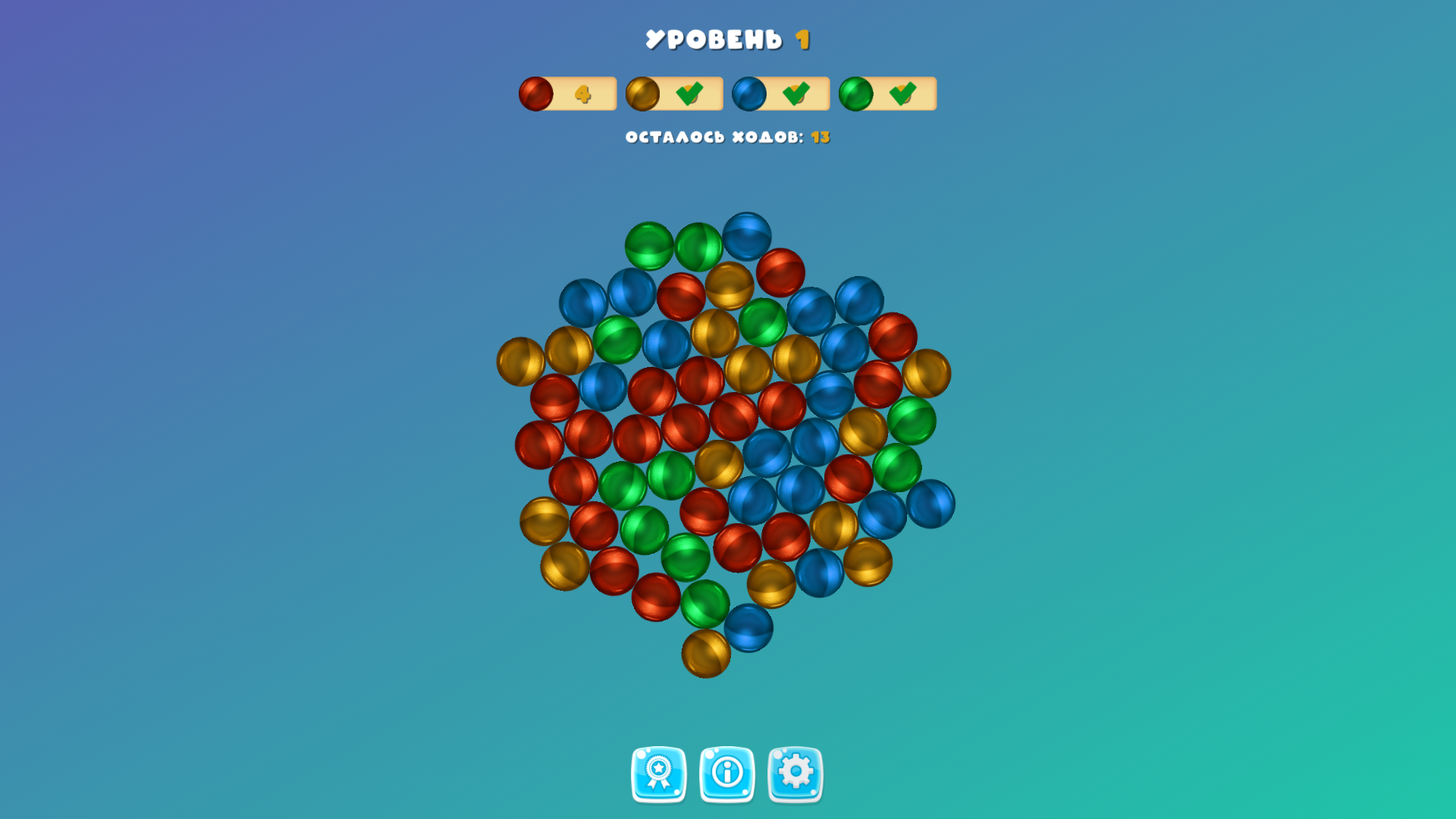Select the red ball goal icon
The height and width of the screenshot is (819, 1456).
[x=535, y=93]
